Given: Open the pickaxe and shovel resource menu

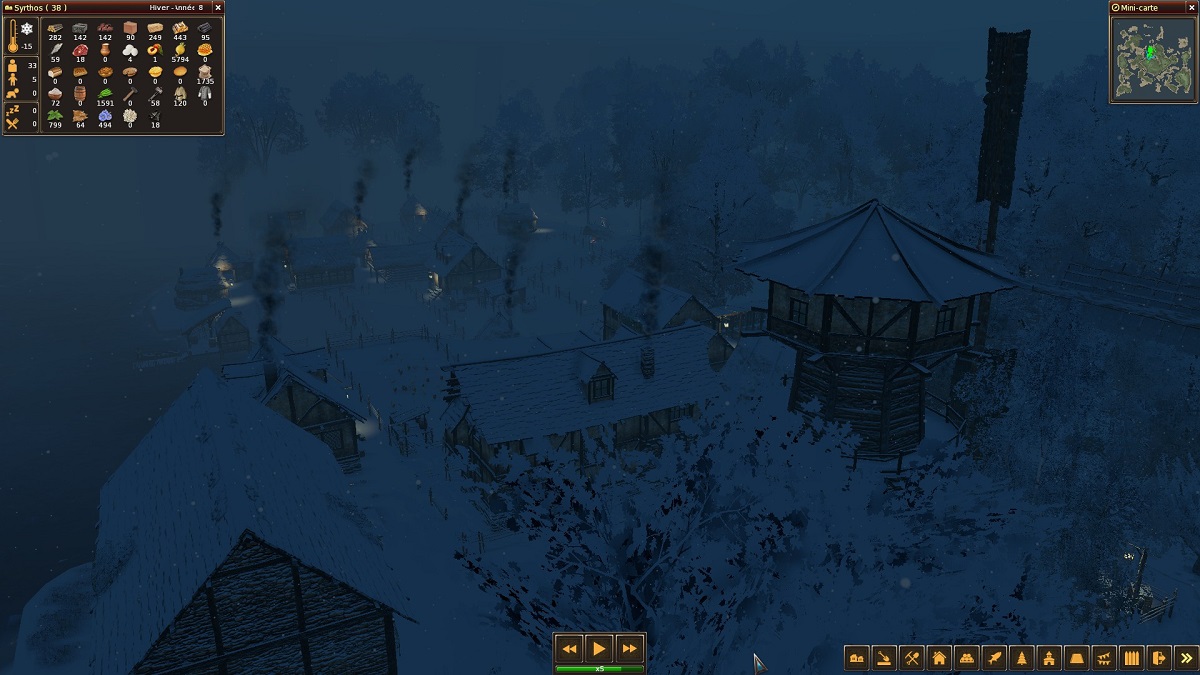Looking at the screenshot, I should pyautogui.click(x=911, y=658).
